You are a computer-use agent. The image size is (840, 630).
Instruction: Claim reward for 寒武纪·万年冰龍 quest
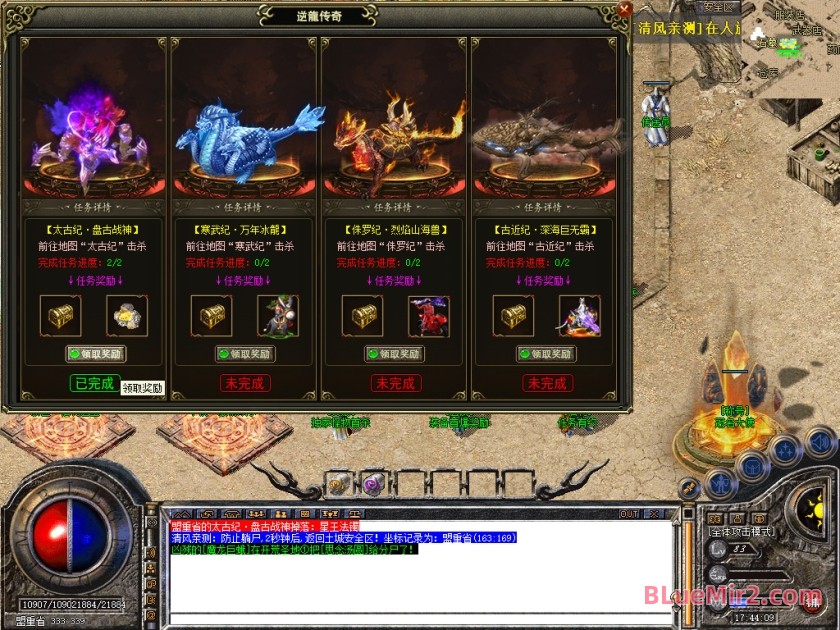pos(246,354)
